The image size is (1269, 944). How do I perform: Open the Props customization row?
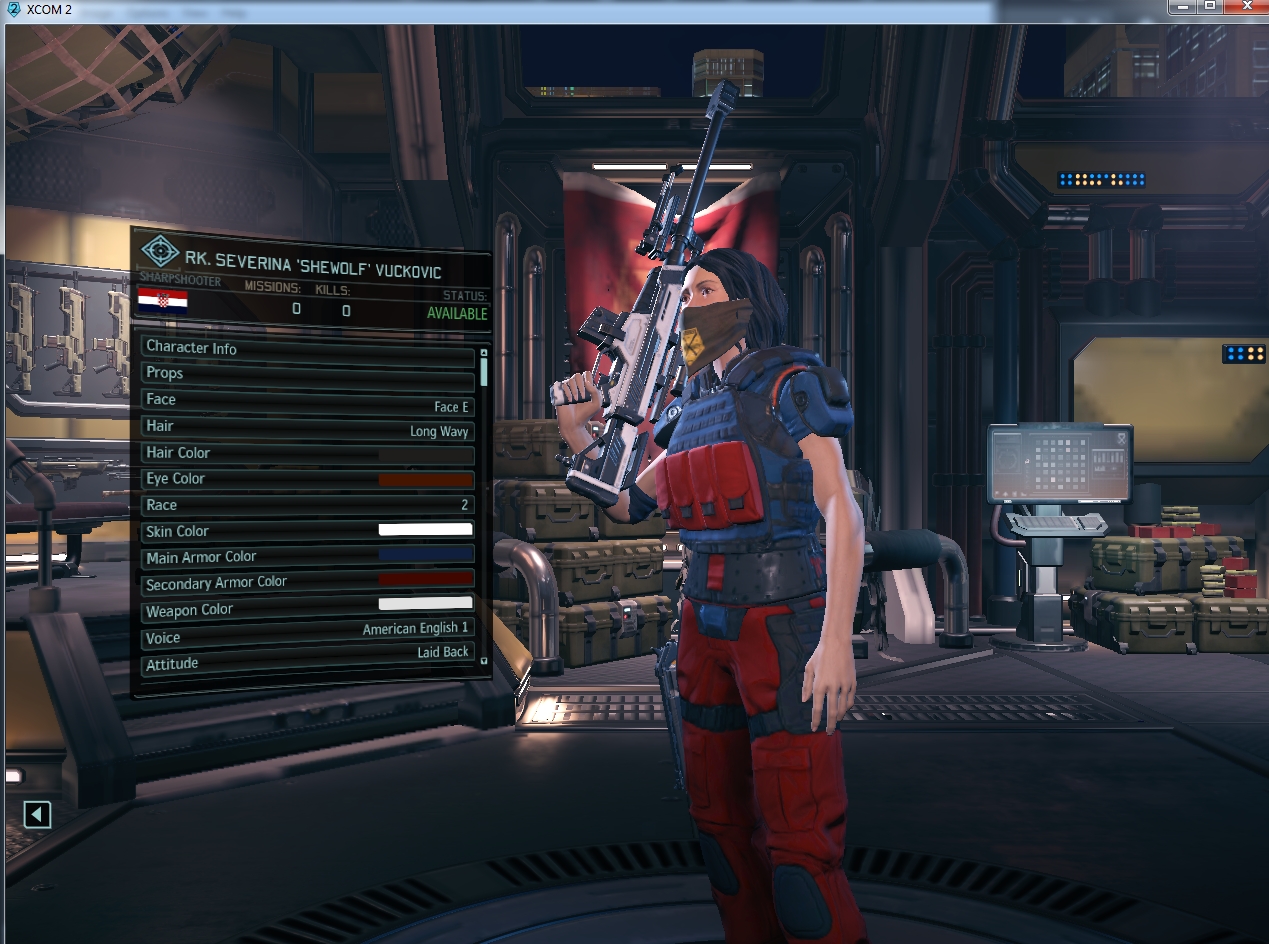[307, 373]
